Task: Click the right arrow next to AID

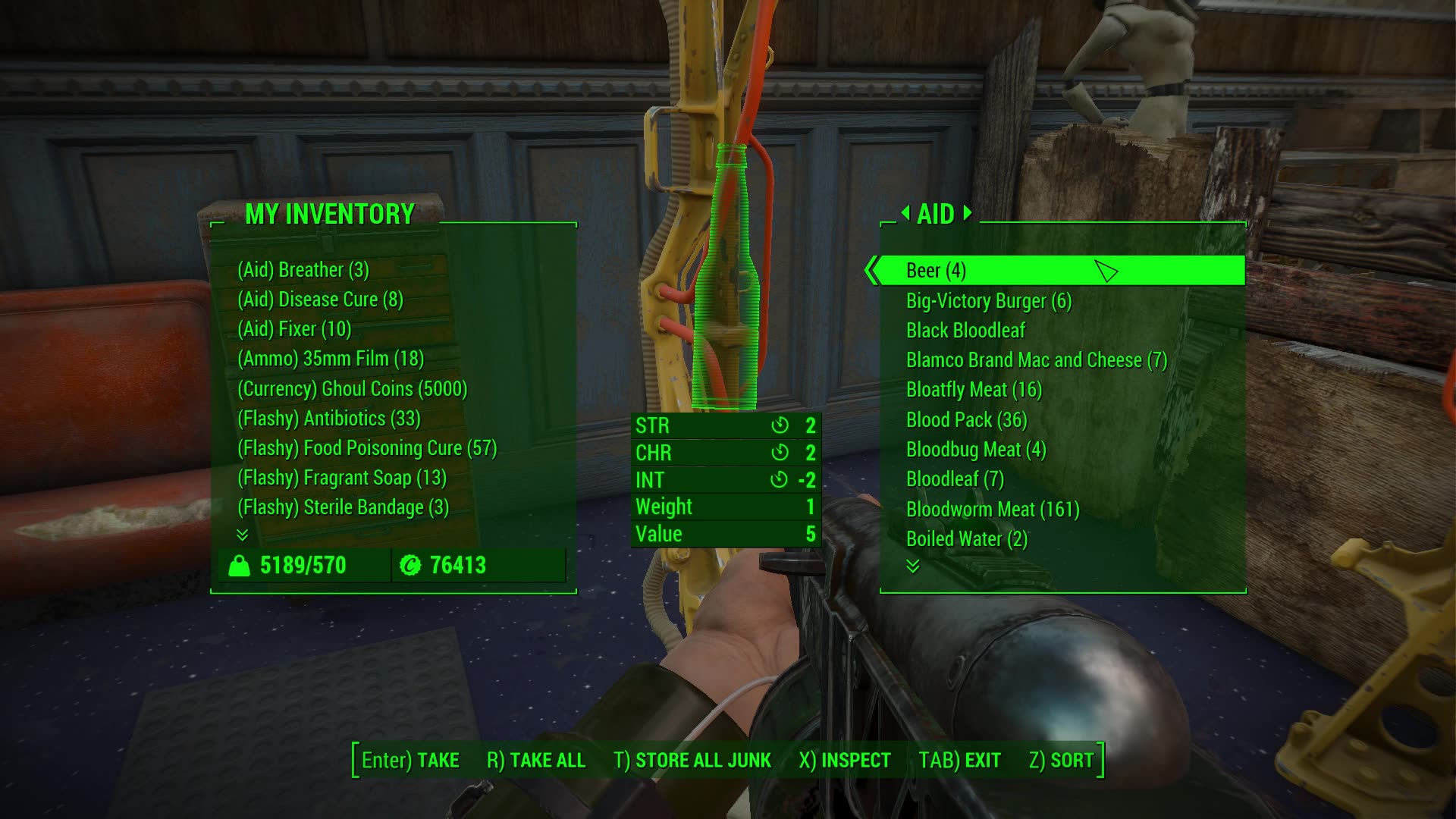Action: pyautogui.click(x=966, y=214)
